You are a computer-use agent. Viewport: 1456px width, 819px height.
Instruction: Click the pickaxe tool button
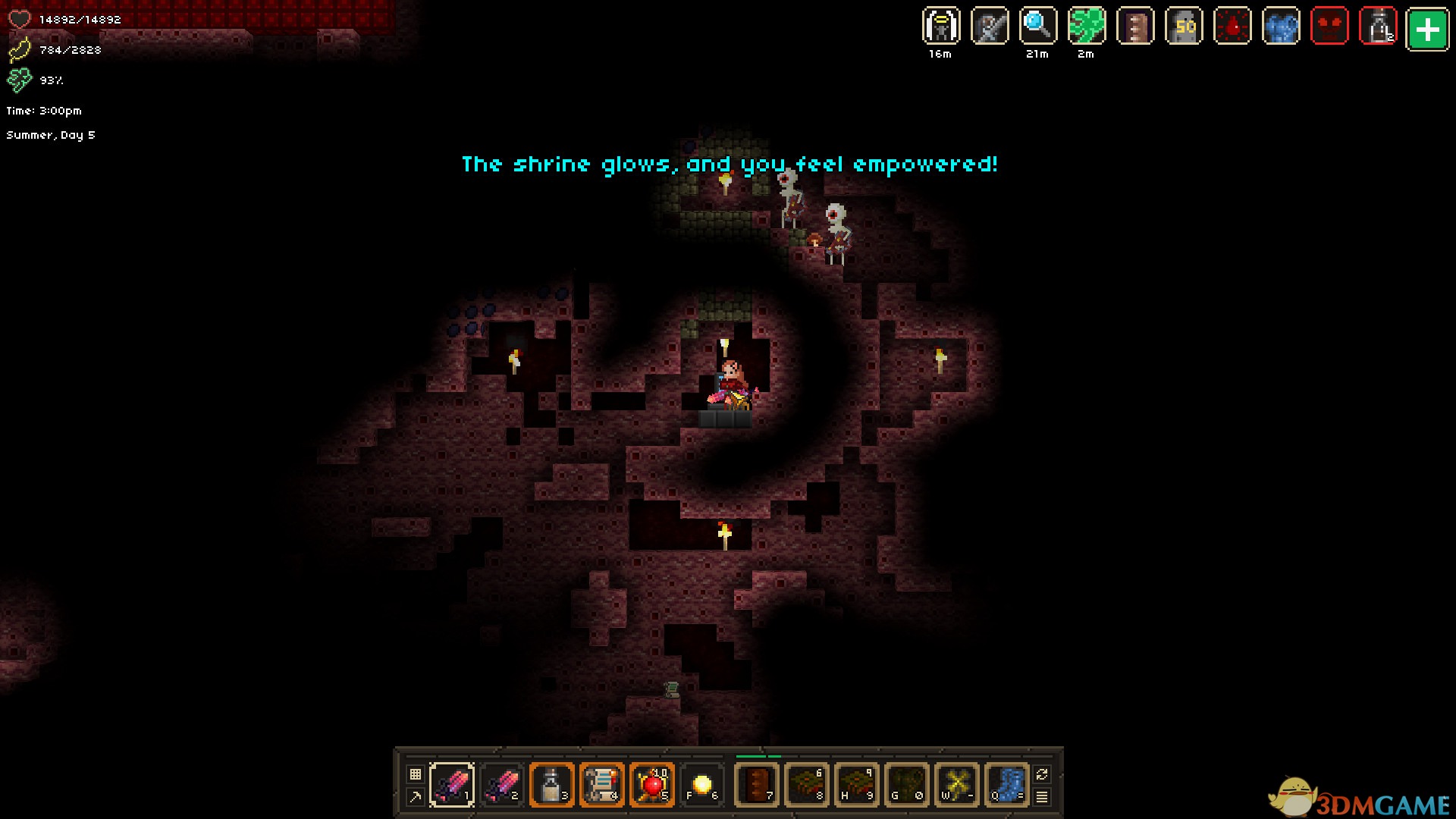pyautogui.click(x=415, y=796)
